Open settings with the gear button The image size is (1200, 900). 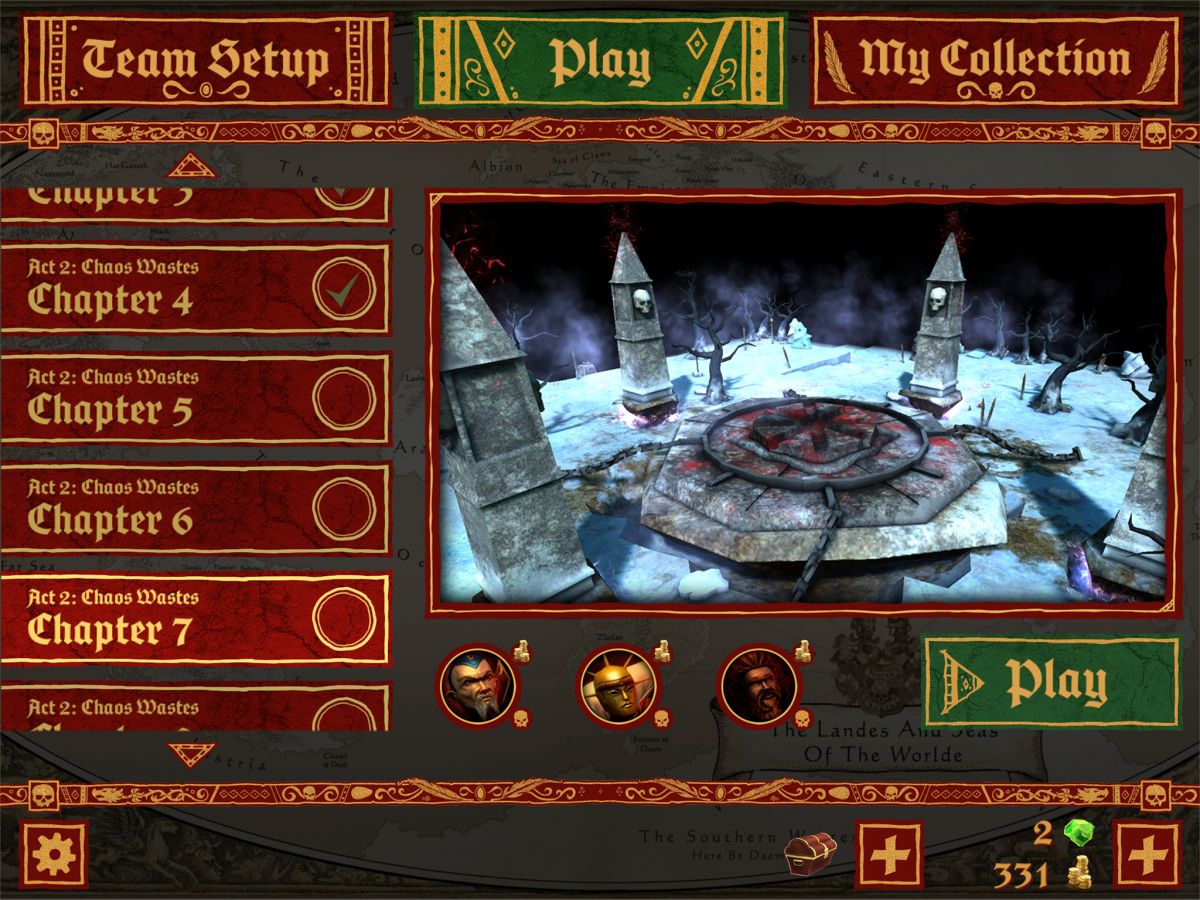click(54, 854)
